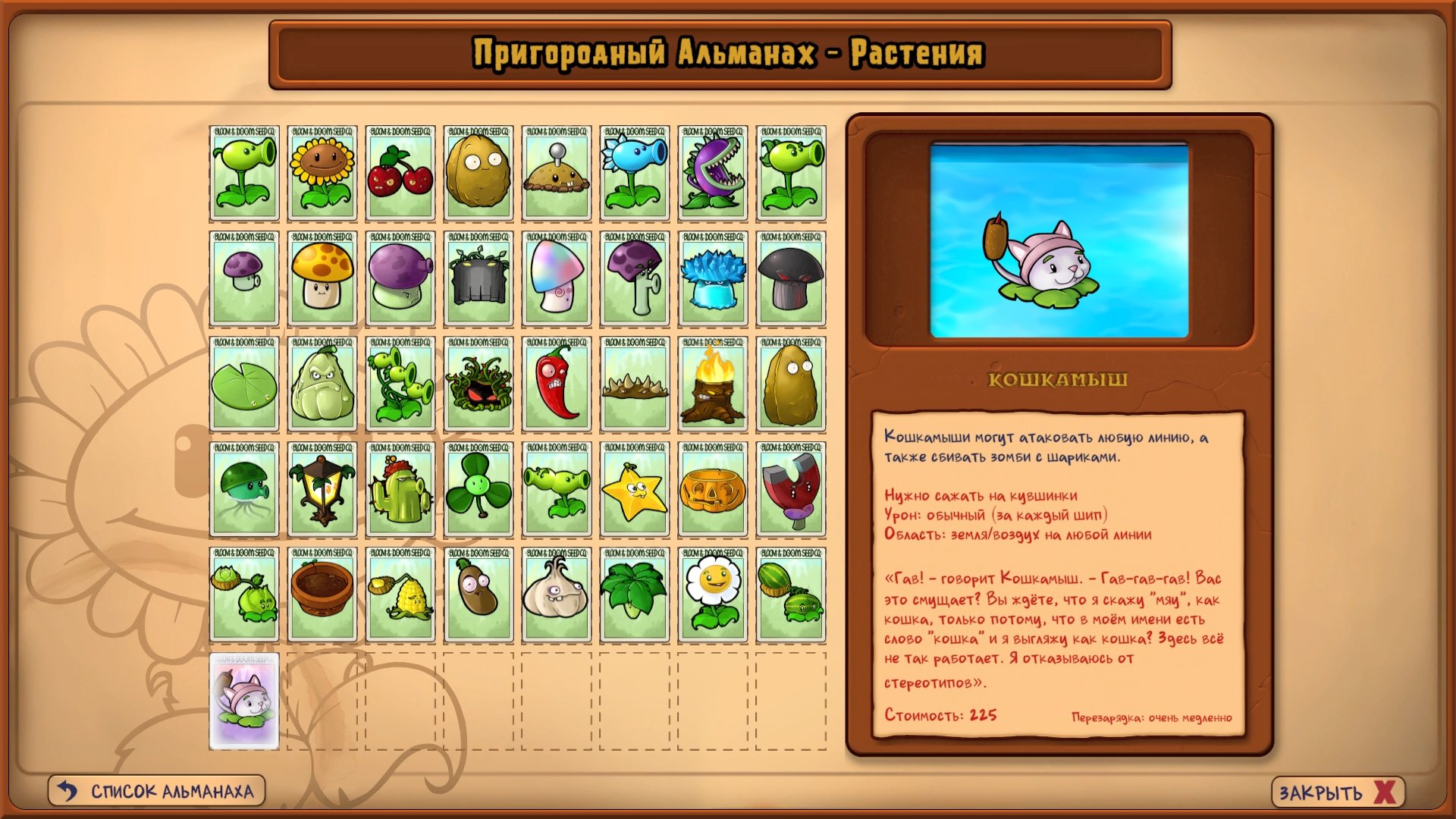The image size is (1456, 819).
Task: Open the Lily Pad entry
Action: (x=244, y=384)
